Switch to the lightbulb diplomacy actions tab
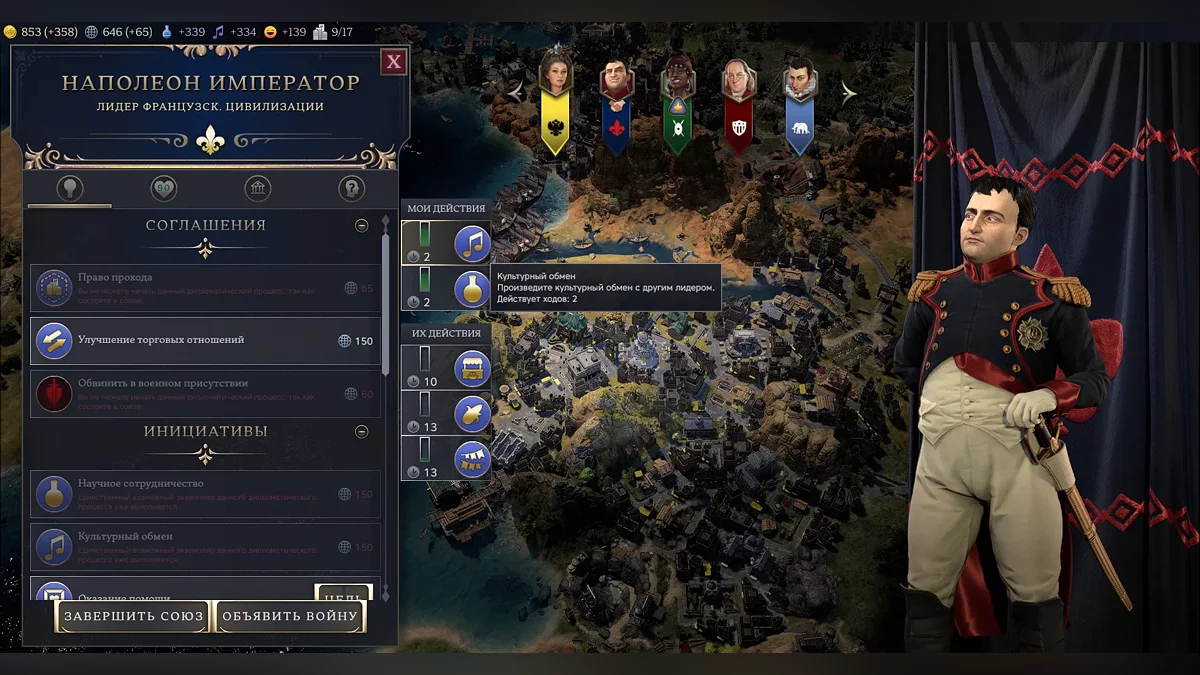This screenshot has height=675, width=1200. coord(70,188)
